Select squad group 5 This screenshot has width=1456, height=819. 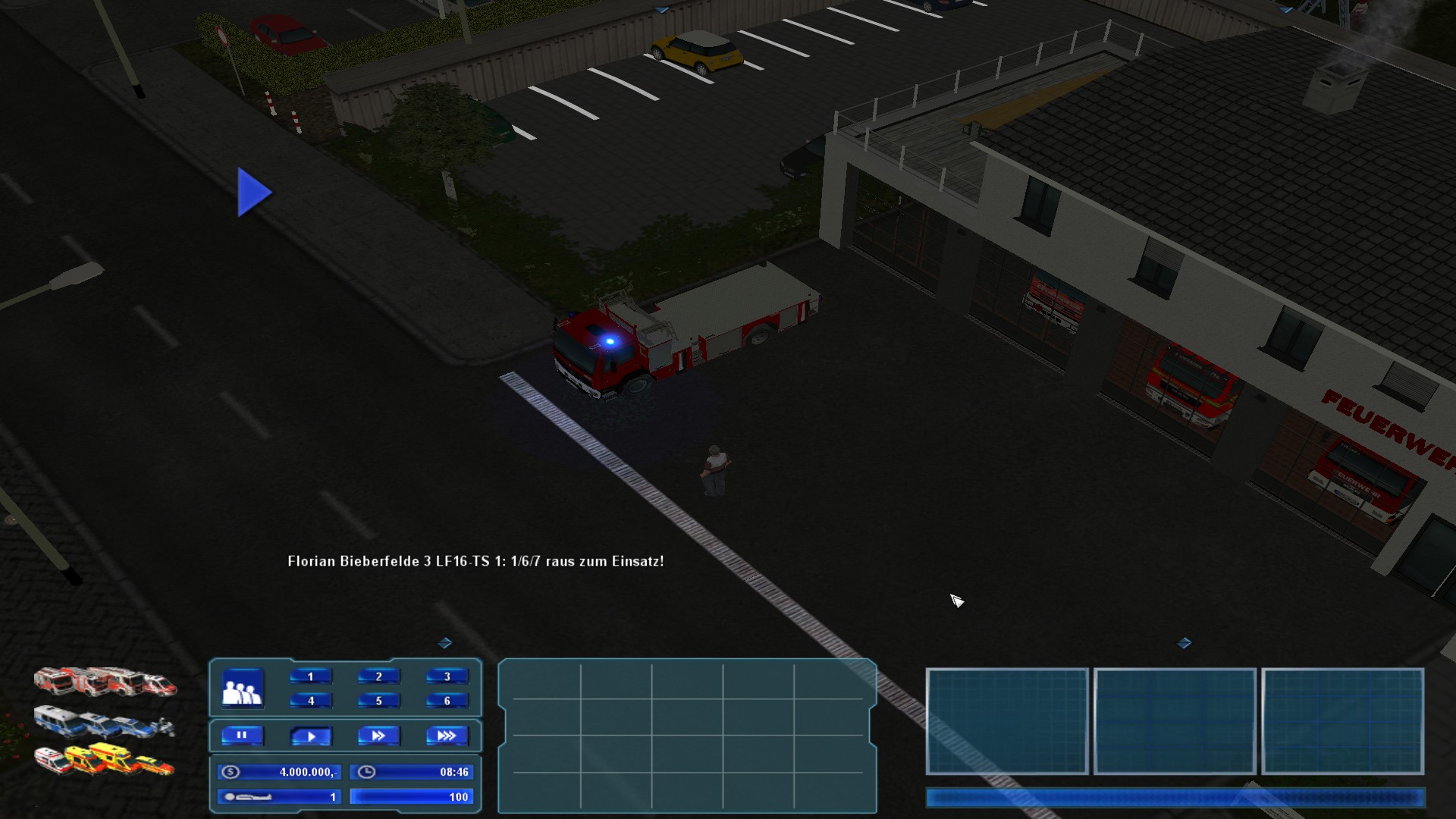pos(378,701)
